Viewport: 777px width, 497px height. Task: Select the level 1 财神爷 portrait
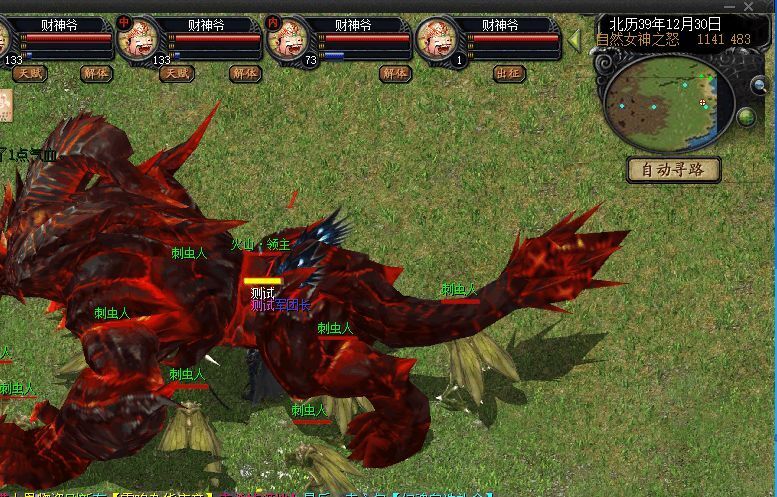(x=436, y=40)
